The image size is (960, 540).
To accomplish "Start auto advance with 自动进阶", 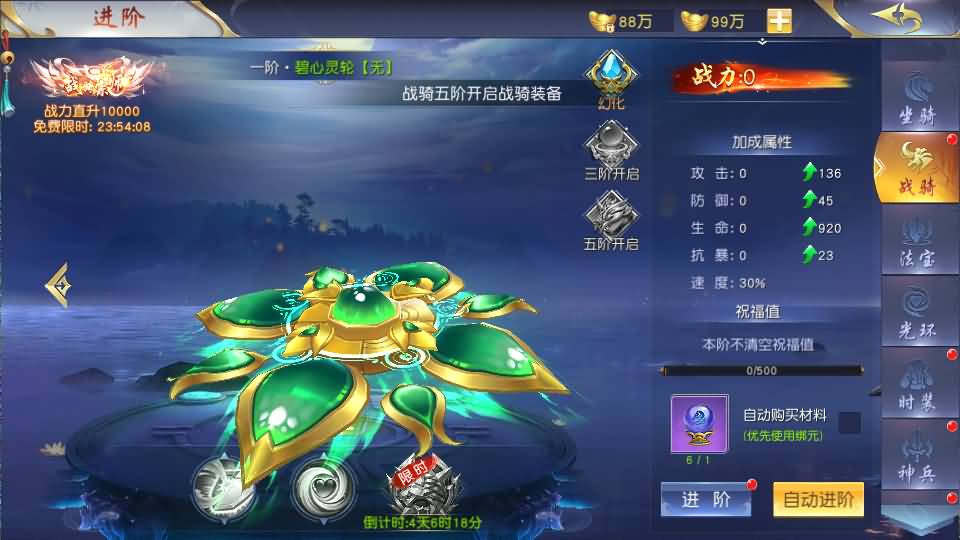I will pyautogui.click(x=818, y=500).
